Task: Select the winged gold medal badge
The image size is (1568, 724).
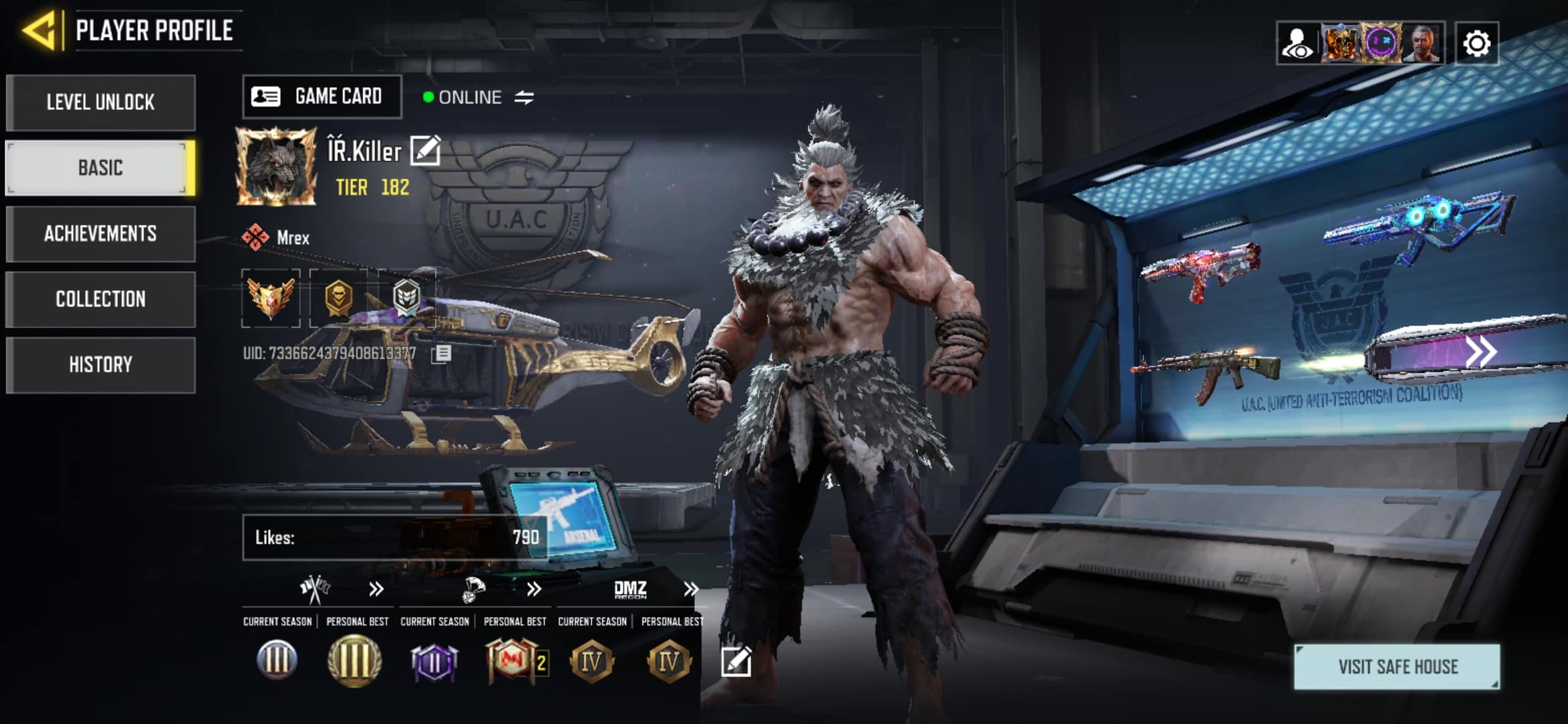Action: pos(271,298)
